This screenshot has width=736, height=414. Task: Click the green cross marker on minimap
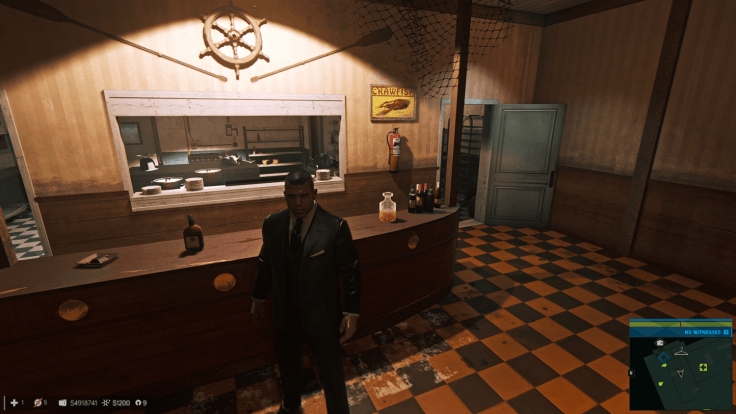[703, 367]
